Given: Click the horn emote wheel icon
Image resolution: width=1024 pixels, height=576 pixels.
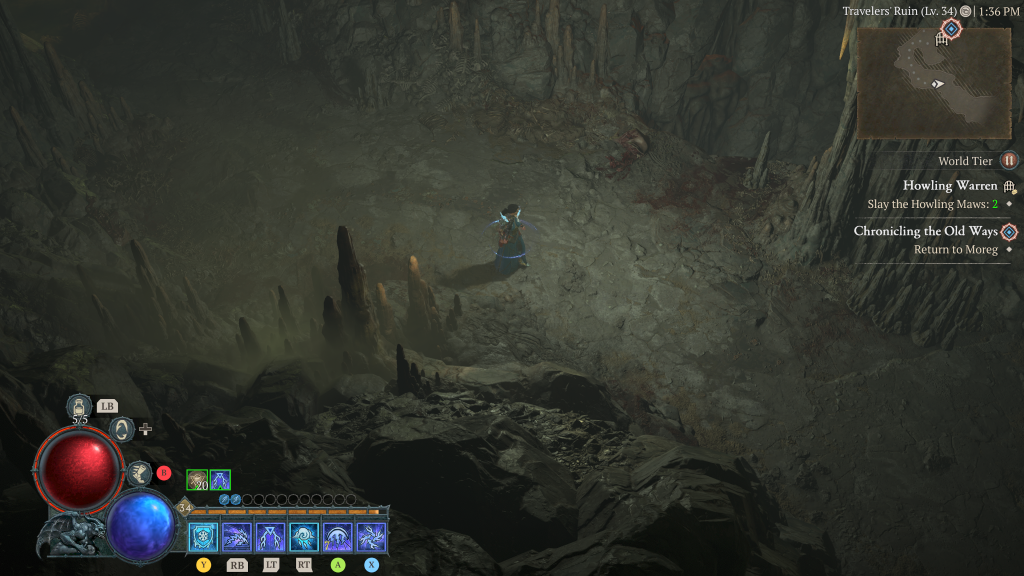Looking at the screenshot, I should pos(122,429).
